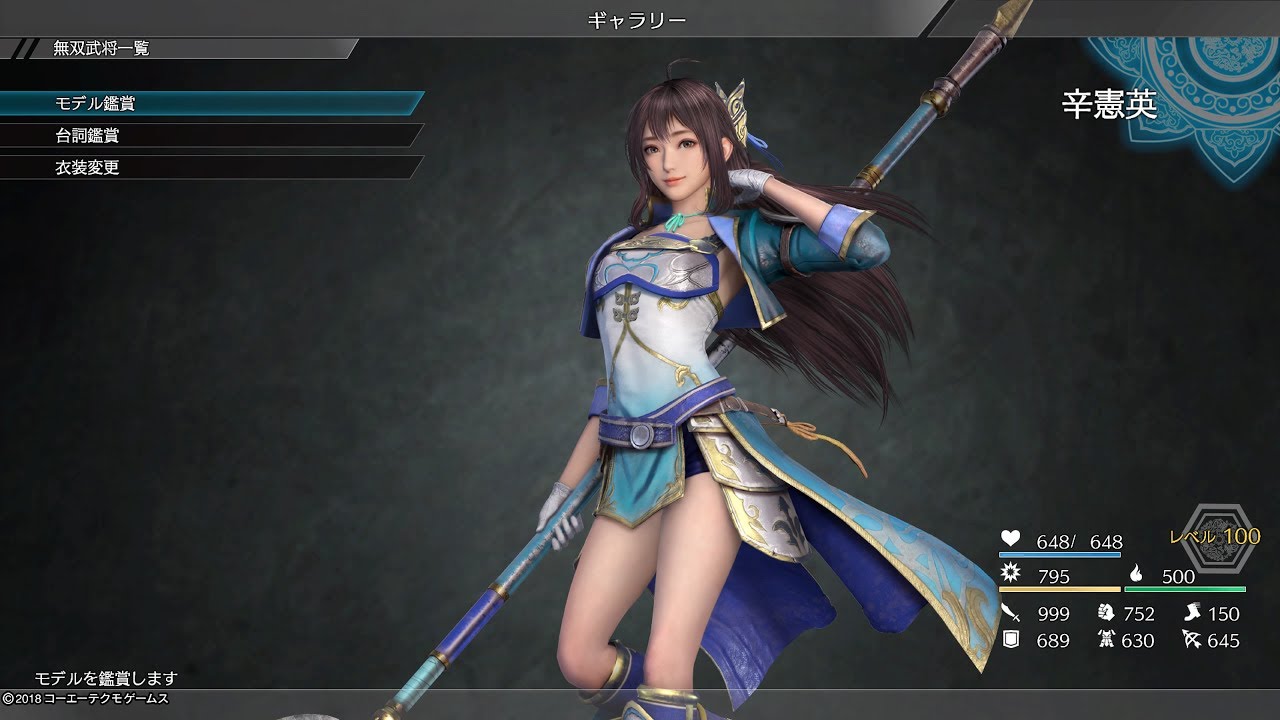Screen dimensions: 1280x720
Task: Click the flame Musou gauge icon
Action: click(1138, 574)
